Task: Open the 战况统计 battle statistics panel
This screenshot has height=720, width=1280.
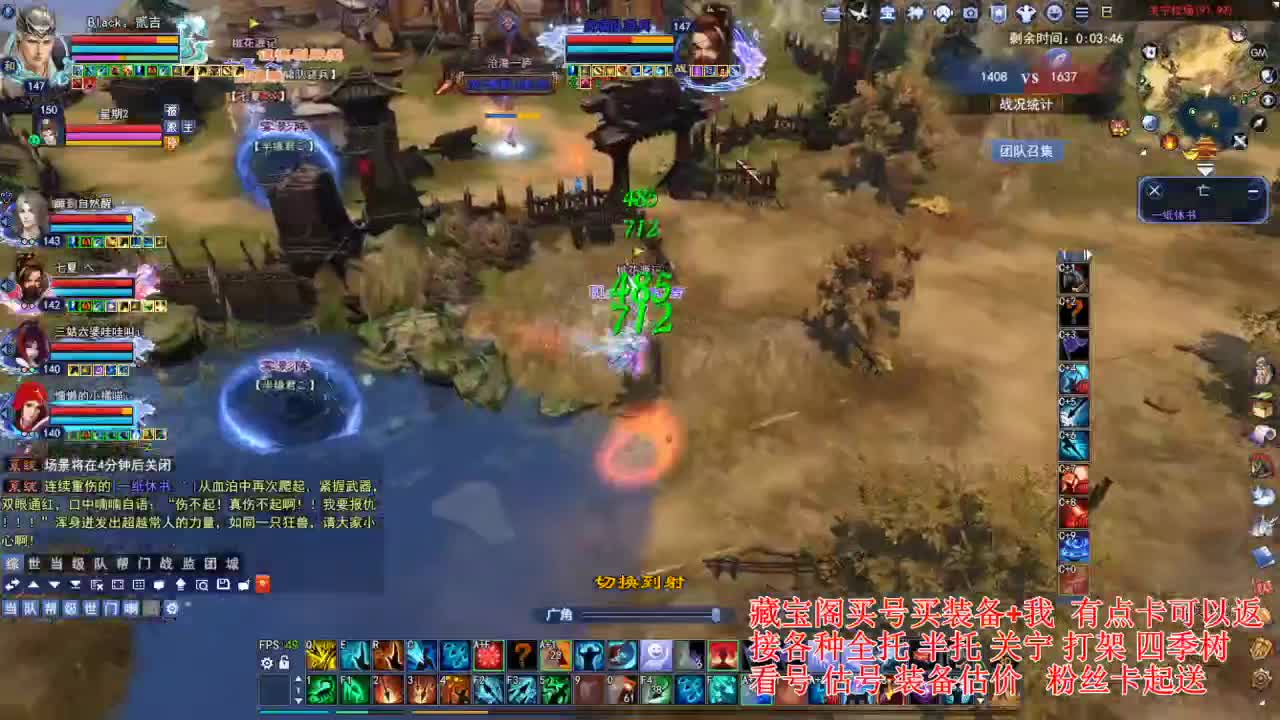Action: [1027, 104]
